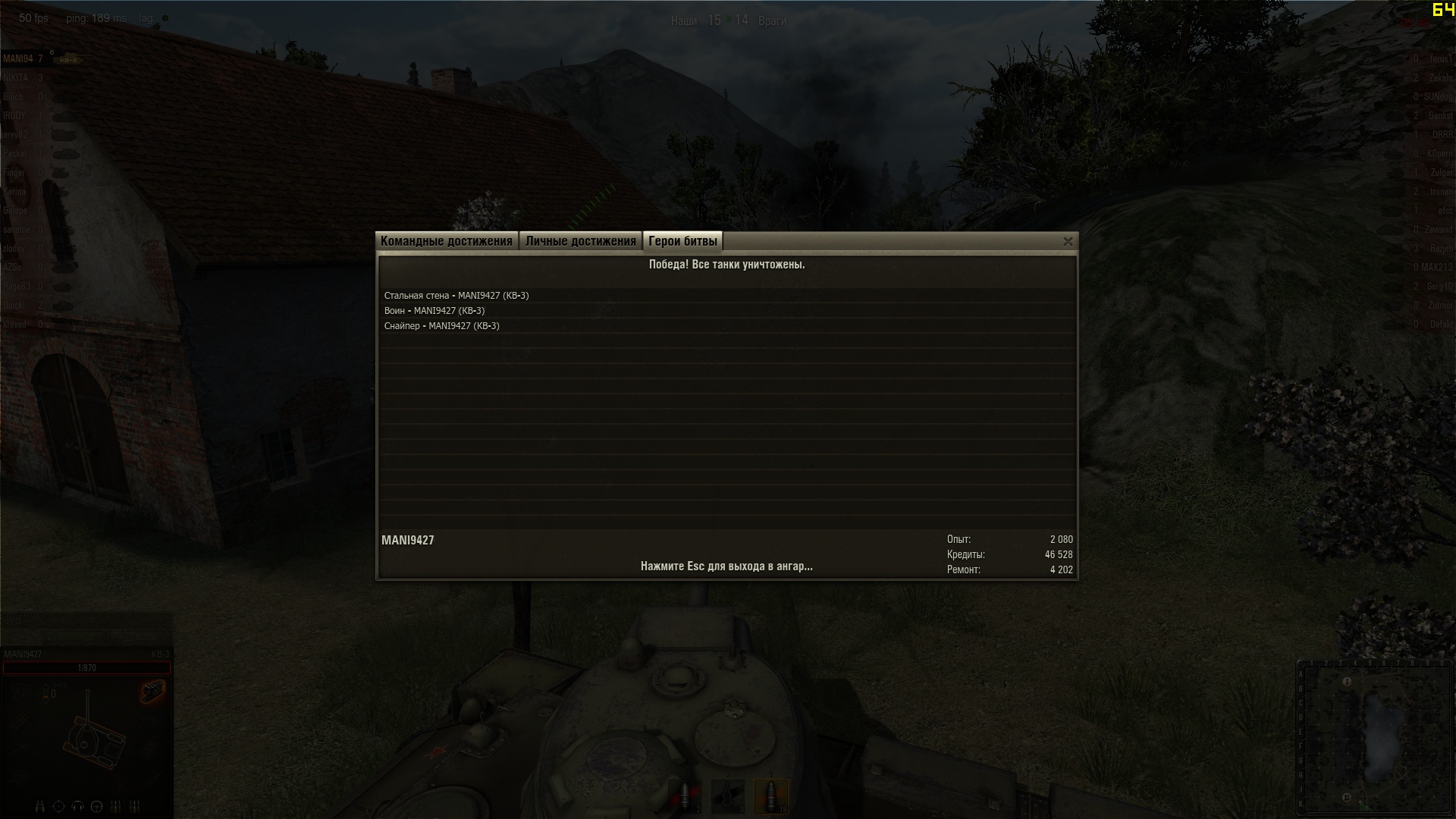
Task: Click the Снайпер achievement row
Action: pyautogui.click(x=442, y=326)
